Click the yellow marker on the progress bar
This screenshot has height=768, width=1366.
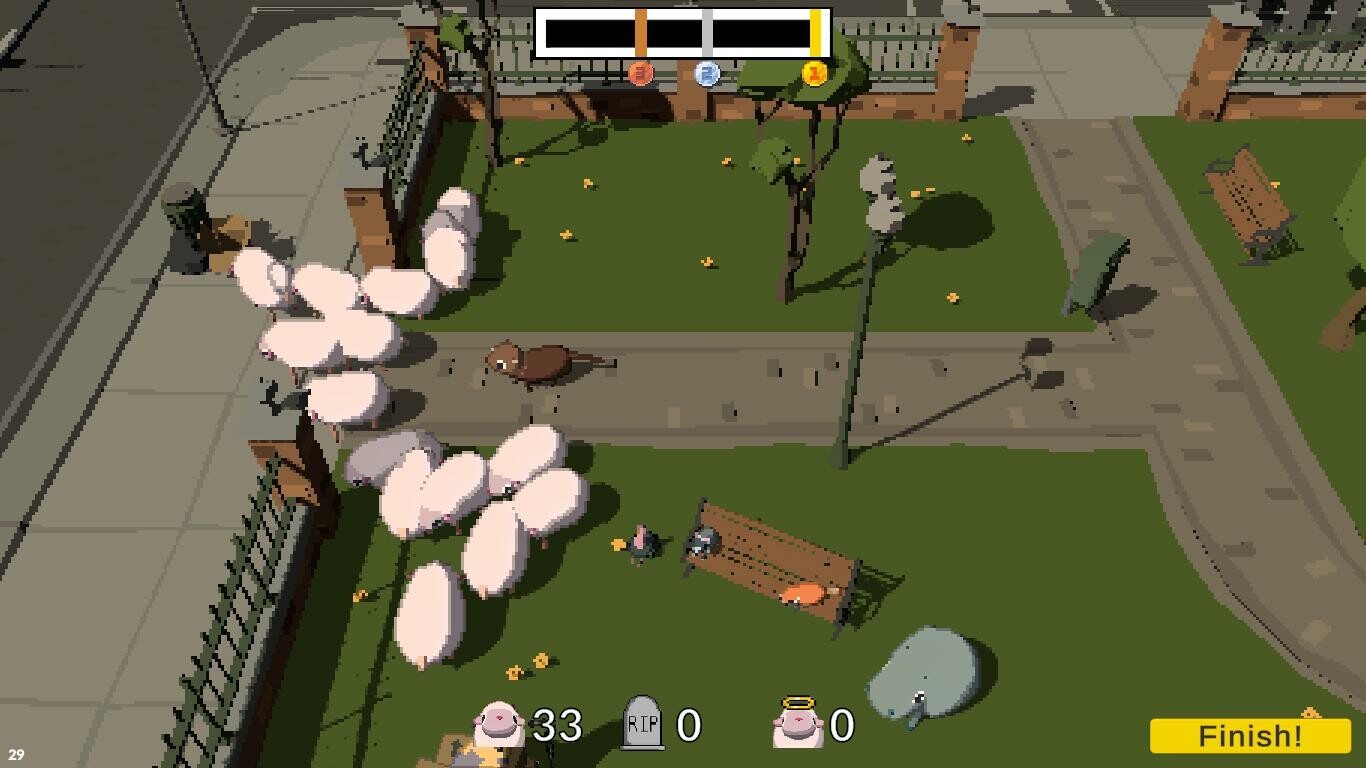click(818, 29)
